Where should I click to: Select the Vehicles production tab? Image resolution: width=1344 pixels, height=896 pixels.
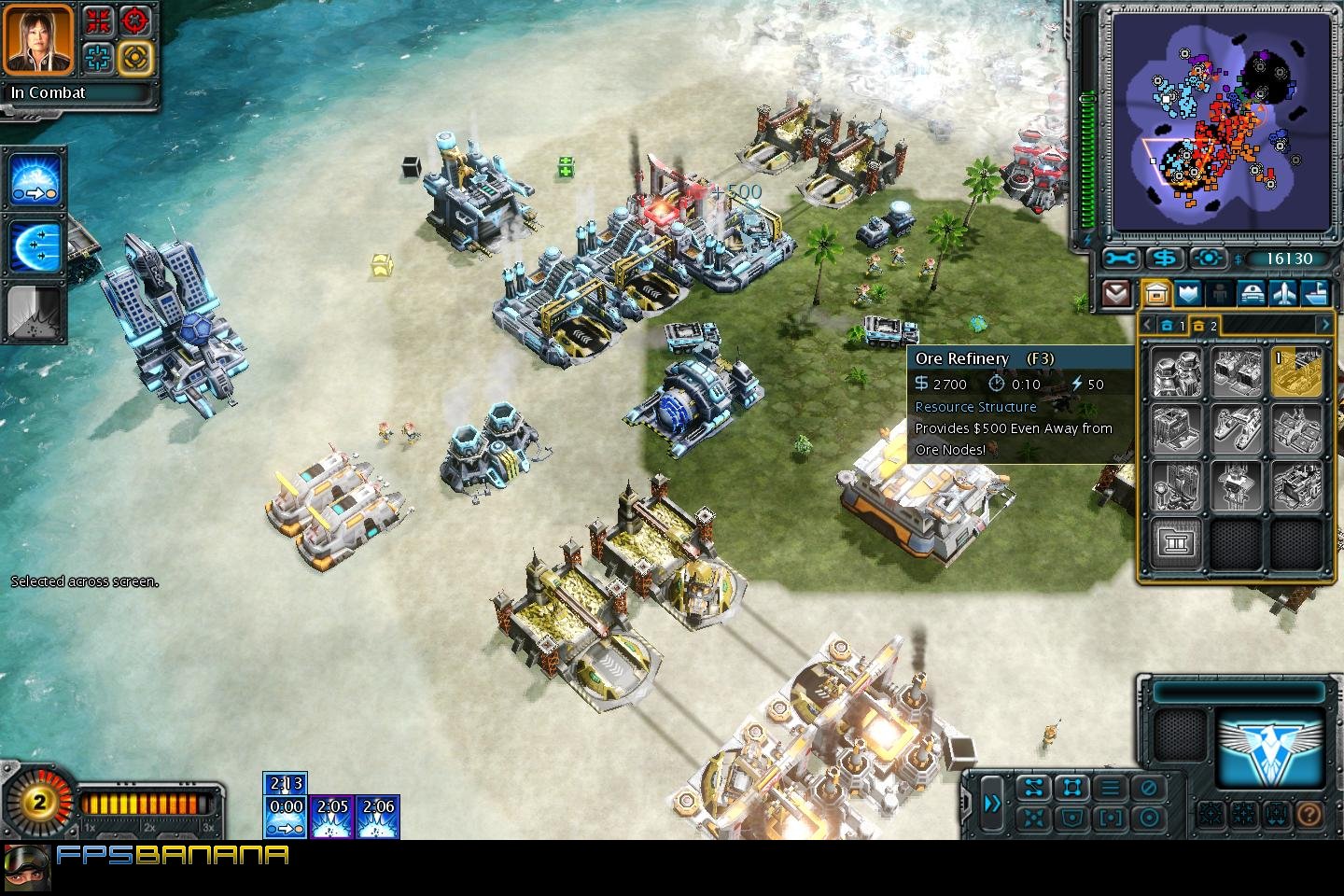[1251, 292]
